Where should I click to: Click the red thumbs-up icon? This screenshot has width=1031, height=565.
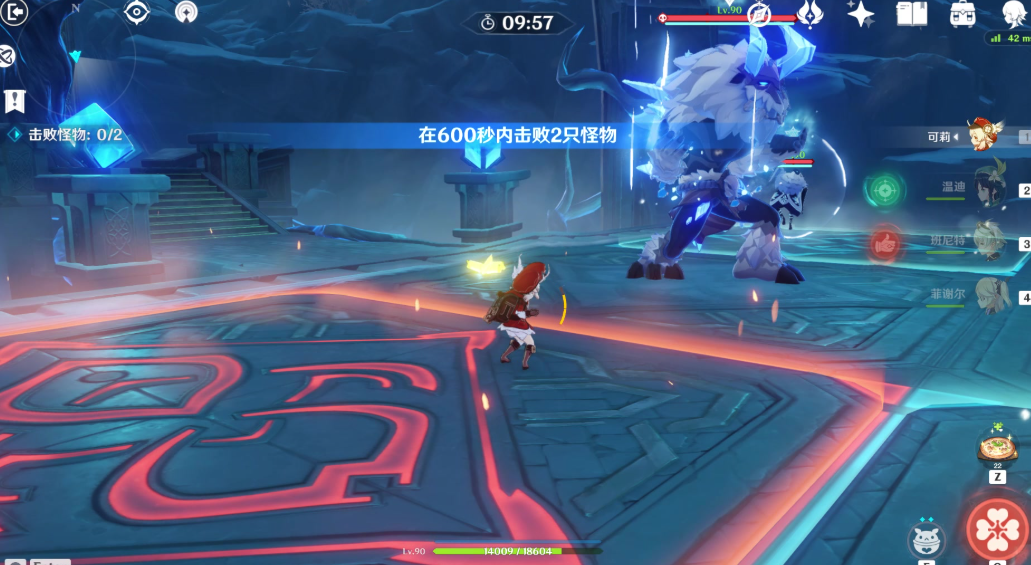click(884, 241)
